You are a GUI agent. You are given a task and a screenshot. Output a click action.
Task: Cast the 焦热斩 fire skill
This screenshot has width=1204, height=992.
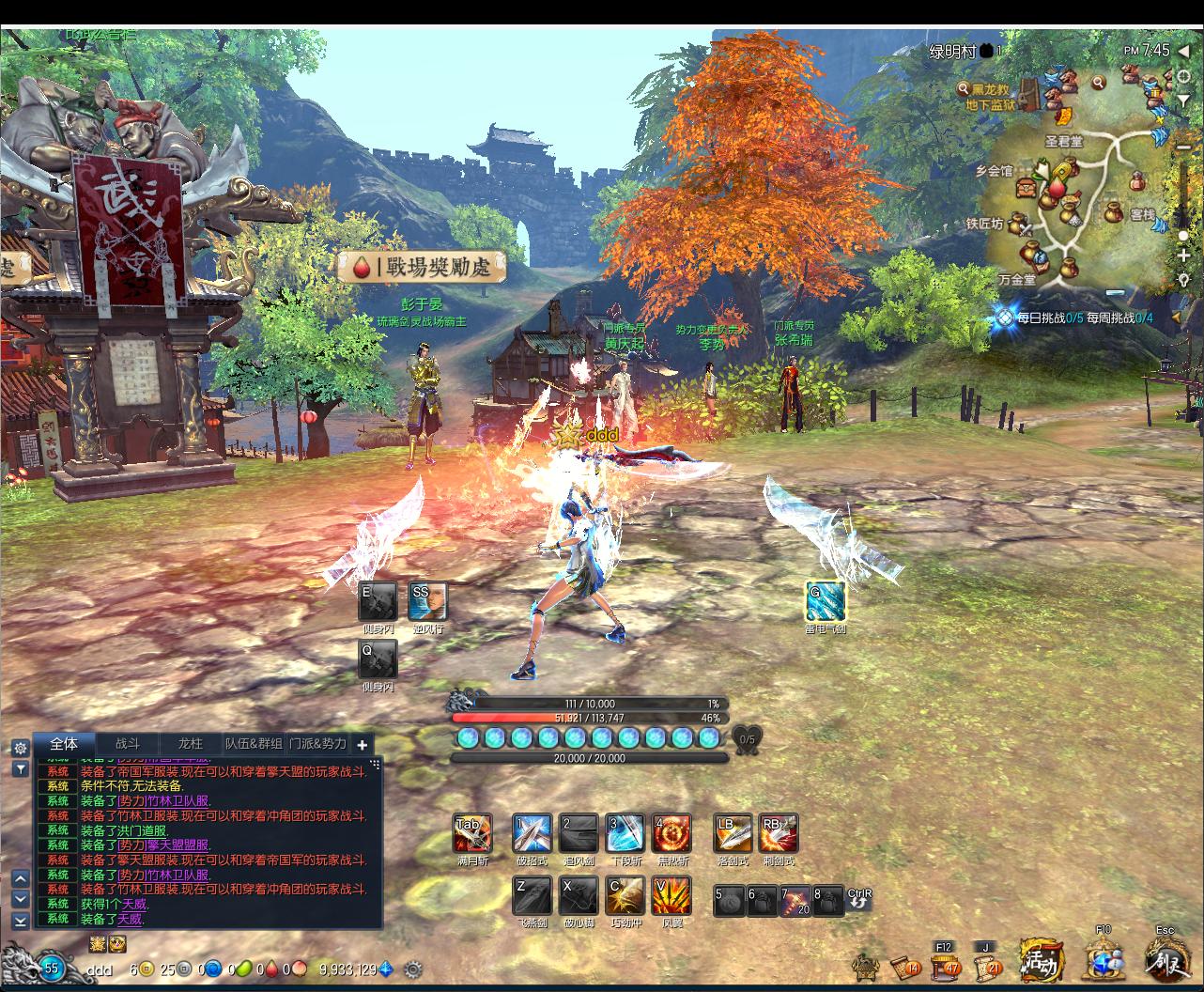click(671, 833)
